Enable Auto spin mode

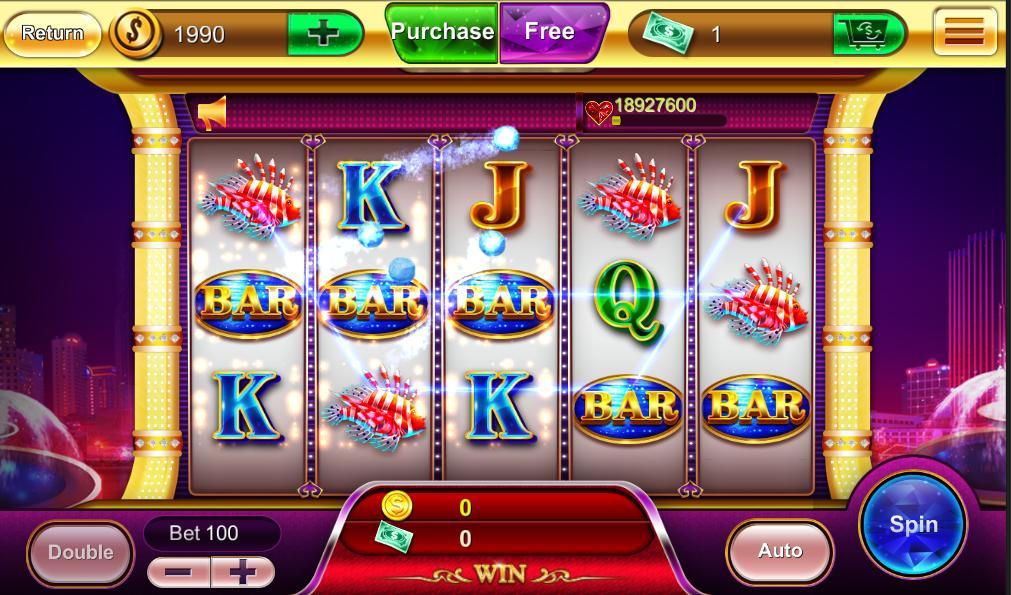point(779,551)
